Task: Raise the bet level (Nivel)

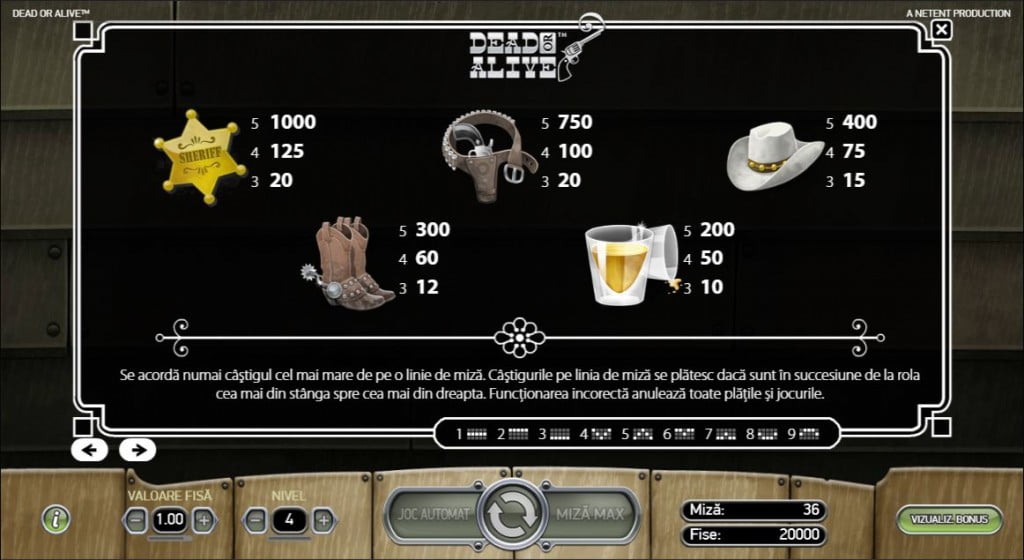Action: (322, 520)
